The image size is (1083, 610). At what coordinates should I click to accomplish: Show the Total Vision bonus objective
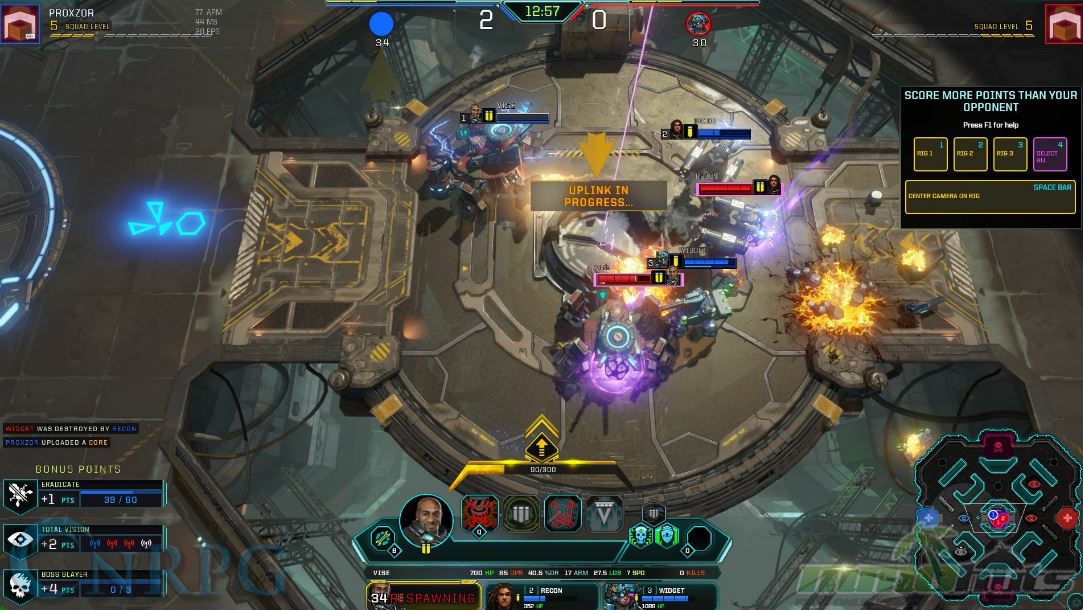pos(84,540)
